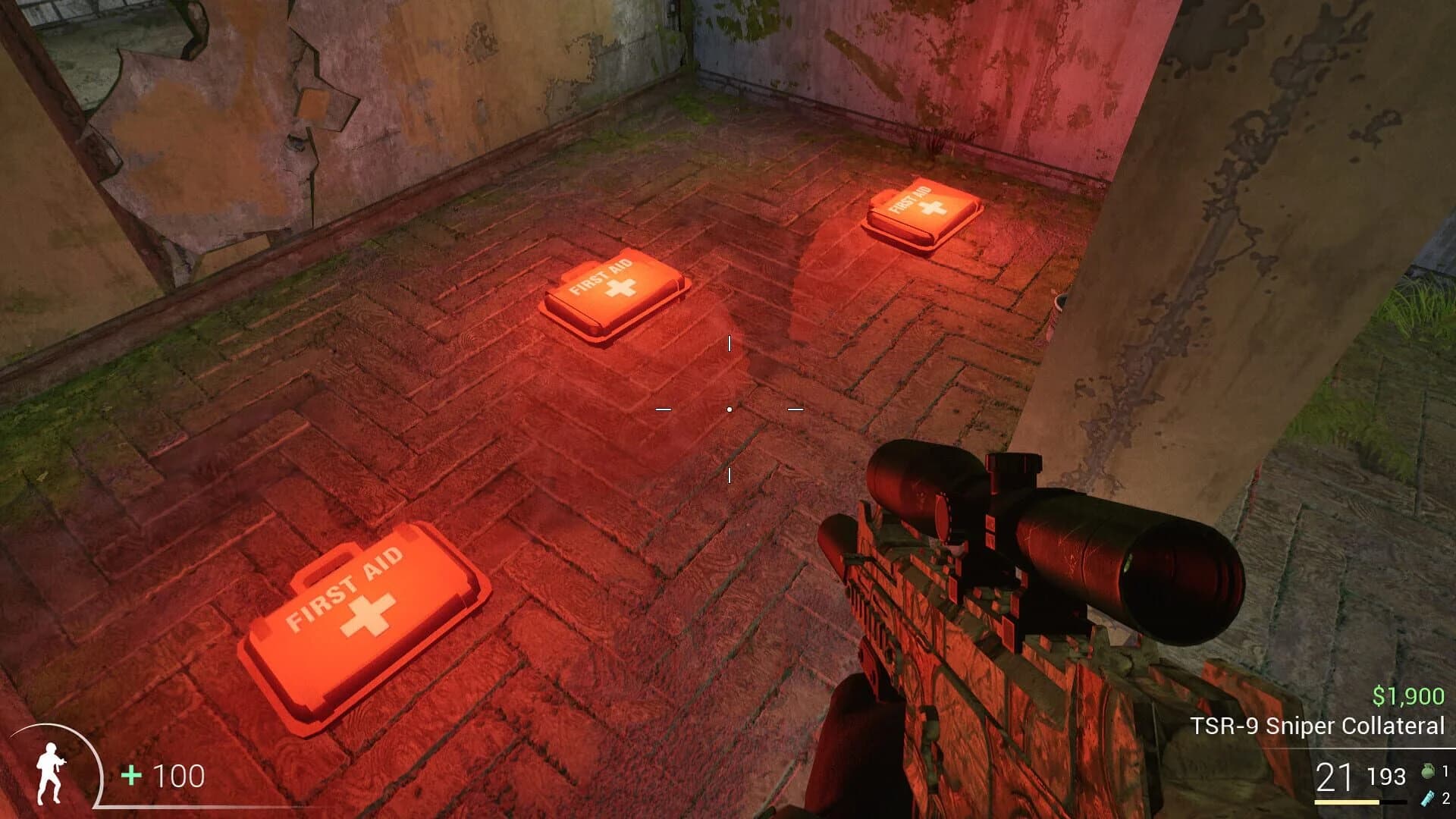Click the standing player health icon

[x=49, y=774]
